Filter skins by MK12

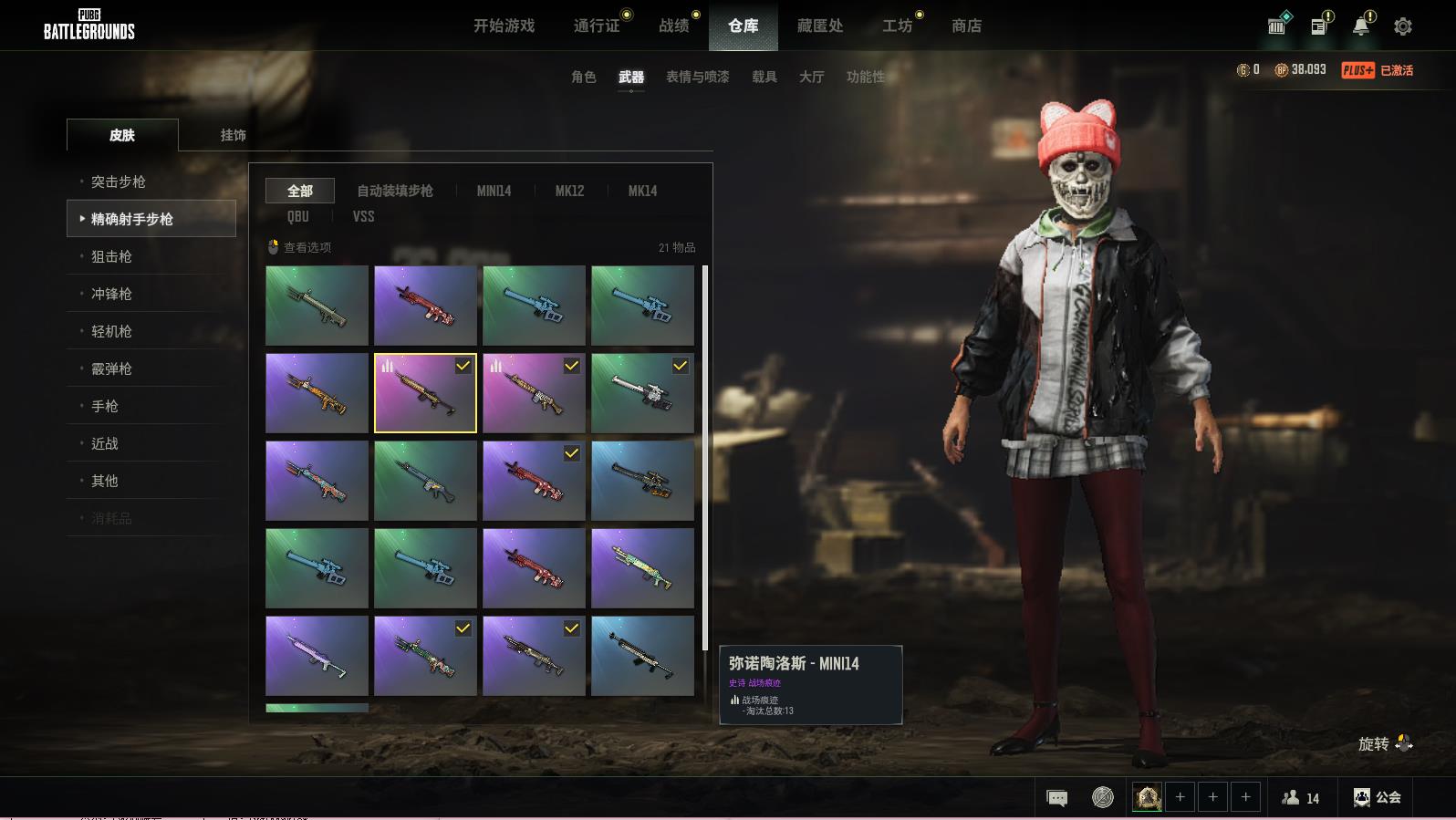(569, 191)
